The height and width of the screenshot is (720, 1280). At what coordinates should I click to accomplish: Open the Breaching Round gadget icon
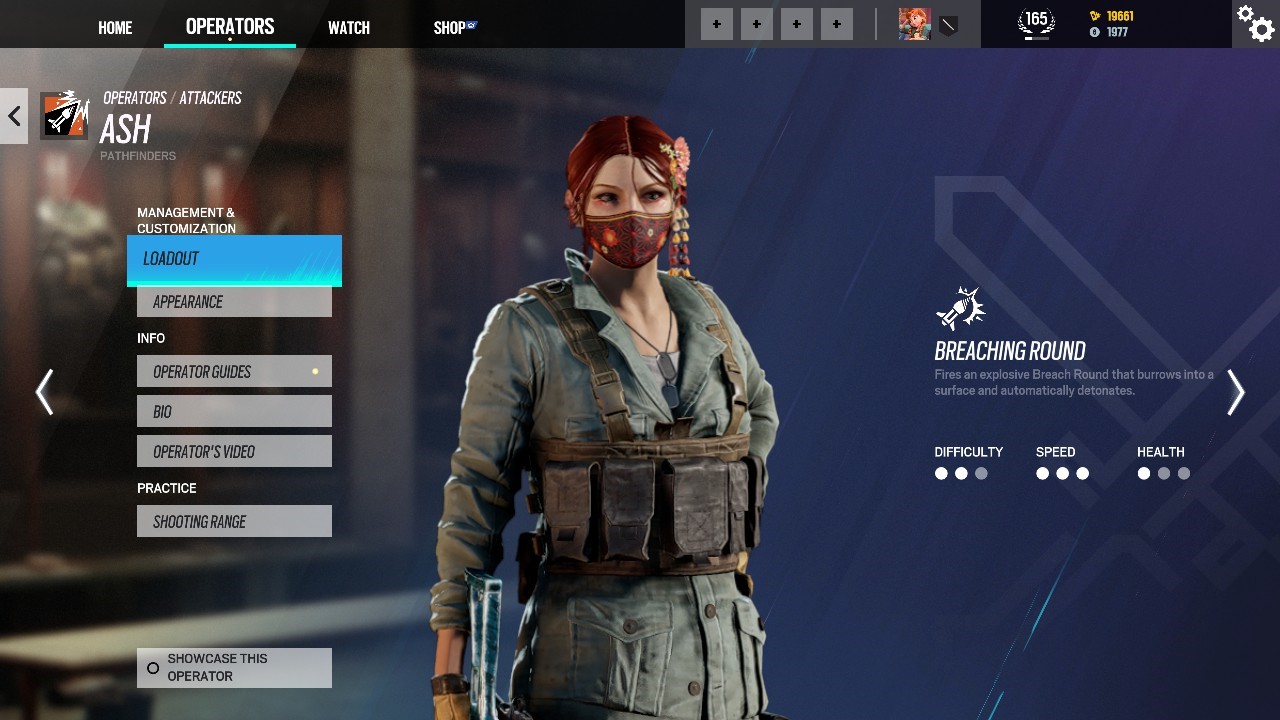pos(959,305)
